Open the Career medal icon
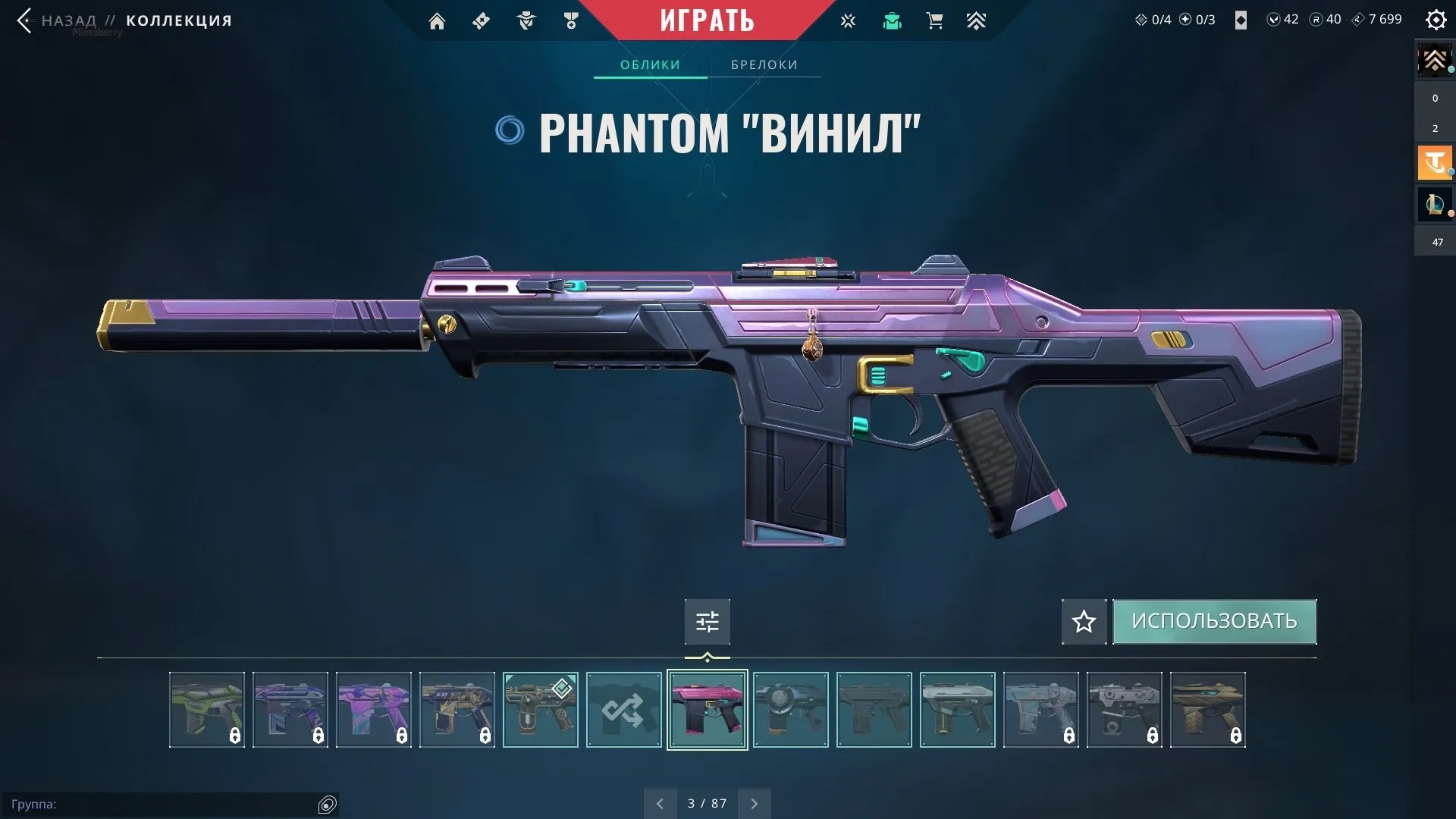1456x819 pixels. pos(572,20)
